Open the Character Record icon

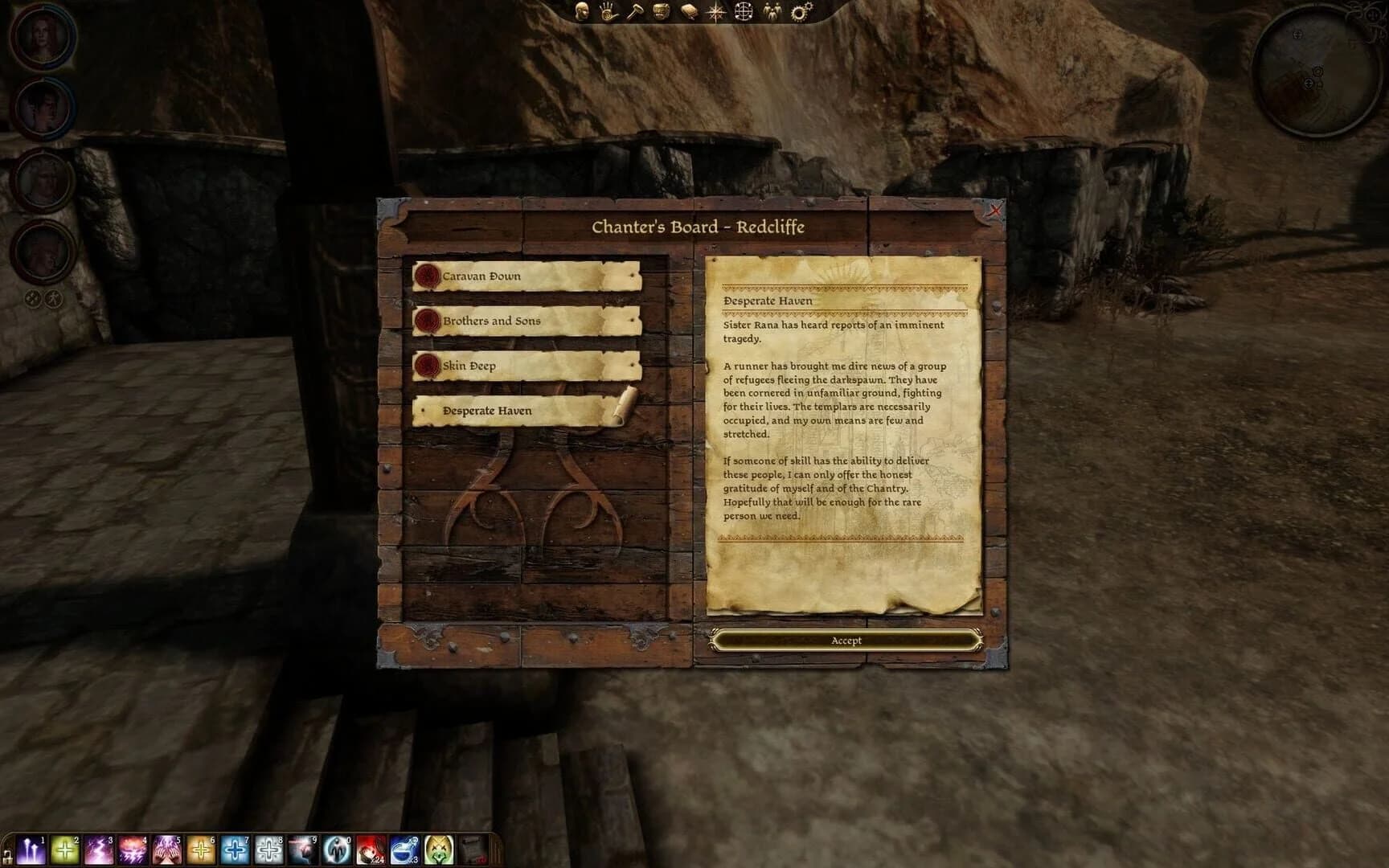click(x=580, y=12)
